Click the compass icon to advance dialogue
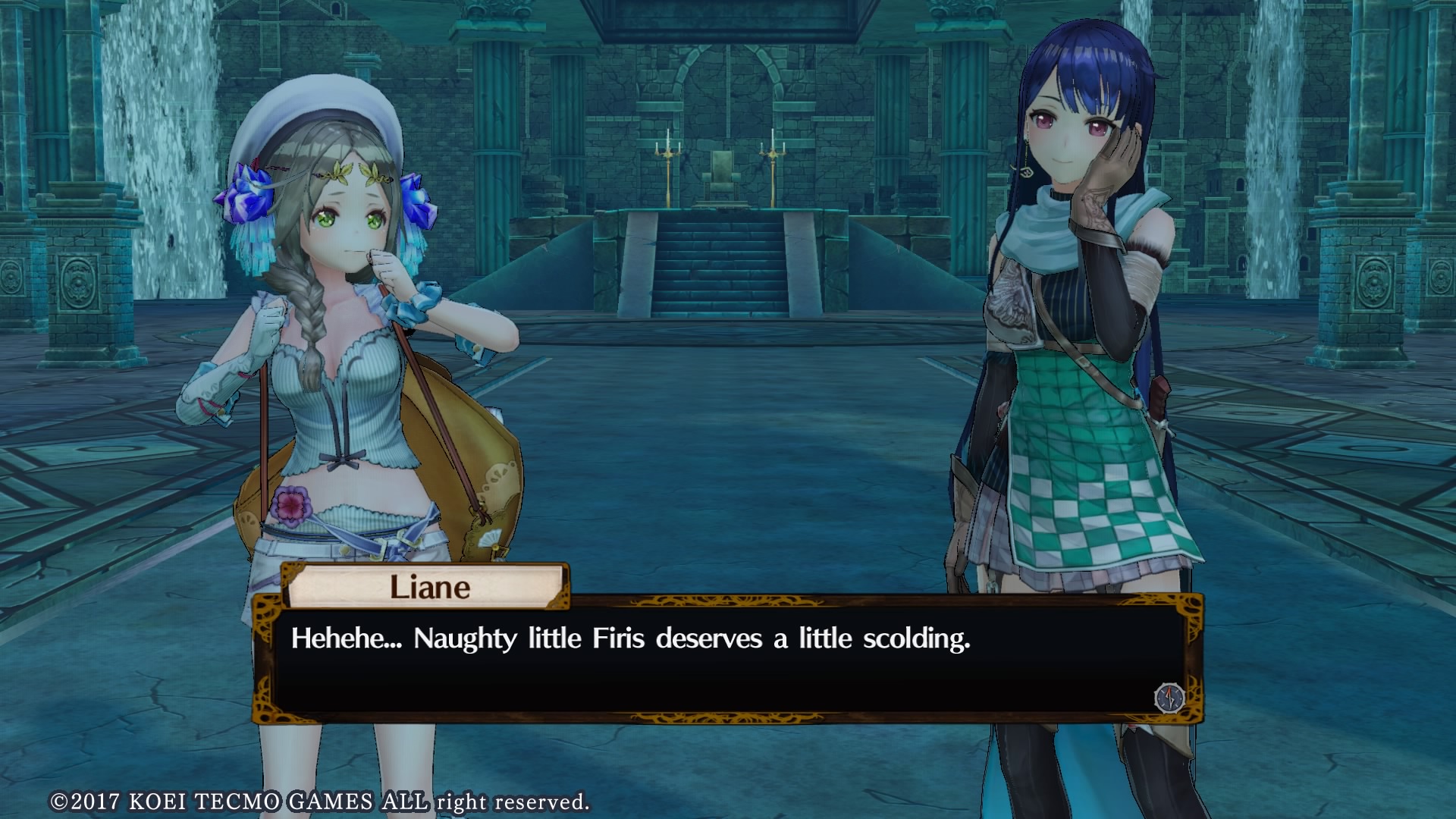Screen dimensions: 1456x819 coord(1169,698)
